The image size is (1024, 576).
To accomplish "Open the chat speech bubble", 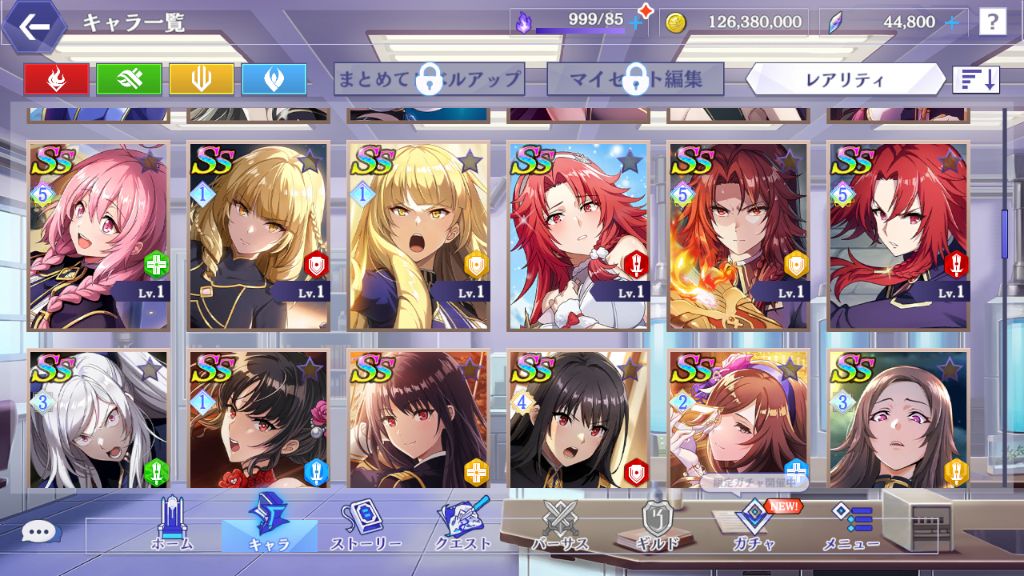I will 39,532.
